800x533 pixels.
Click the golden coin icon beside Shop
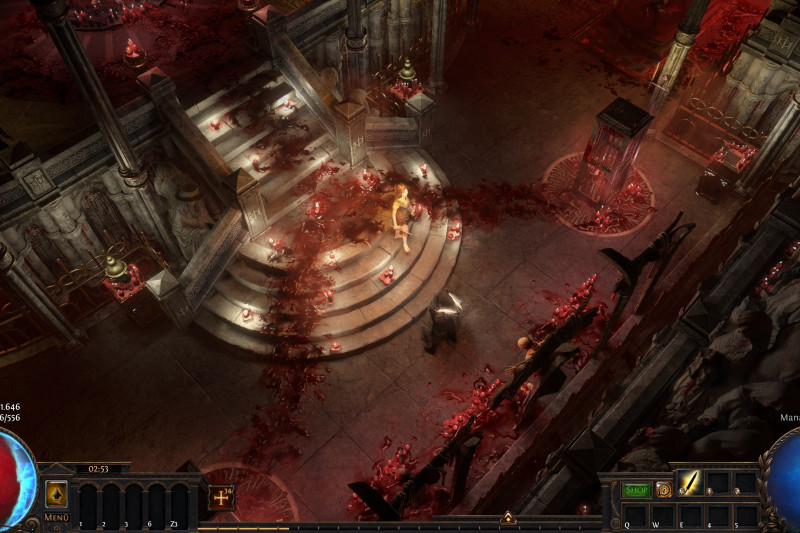[663, 489]
